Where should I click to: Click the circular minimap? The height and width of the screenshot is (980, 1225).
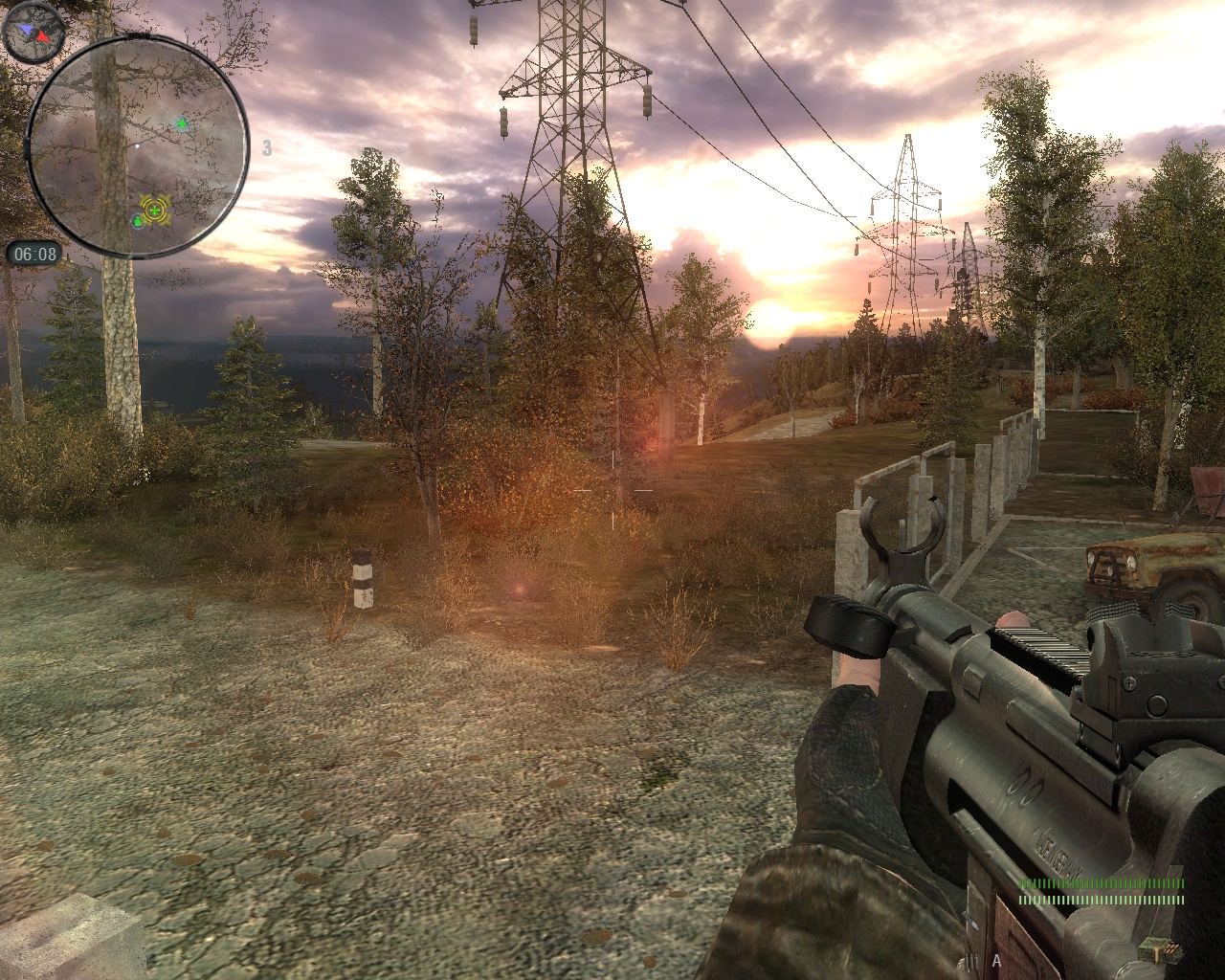tap(137, 146)
